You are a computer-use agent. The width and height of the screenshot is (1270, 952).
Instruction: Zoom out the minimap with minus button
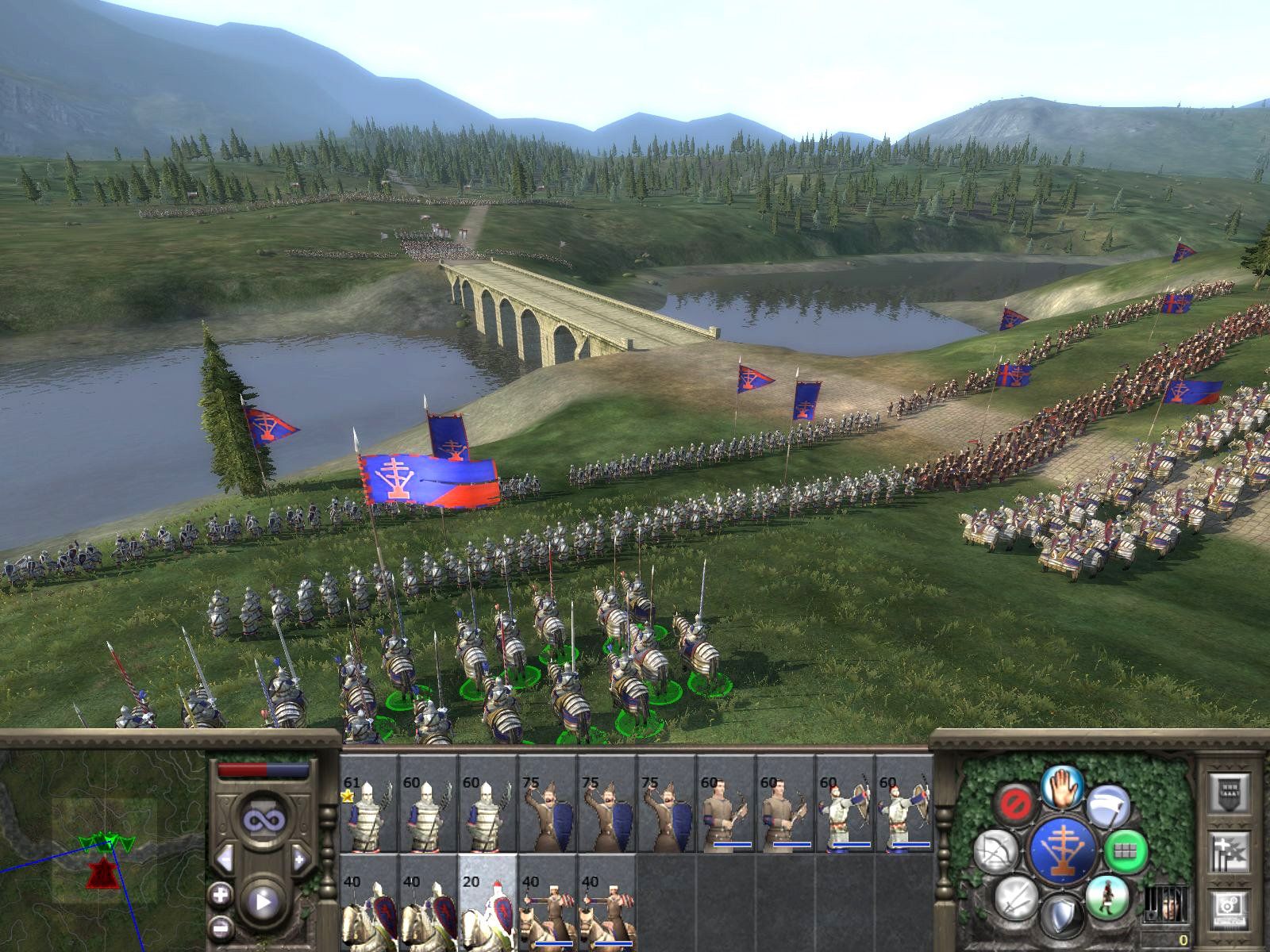pyautogui.click(x=220, y=925)
